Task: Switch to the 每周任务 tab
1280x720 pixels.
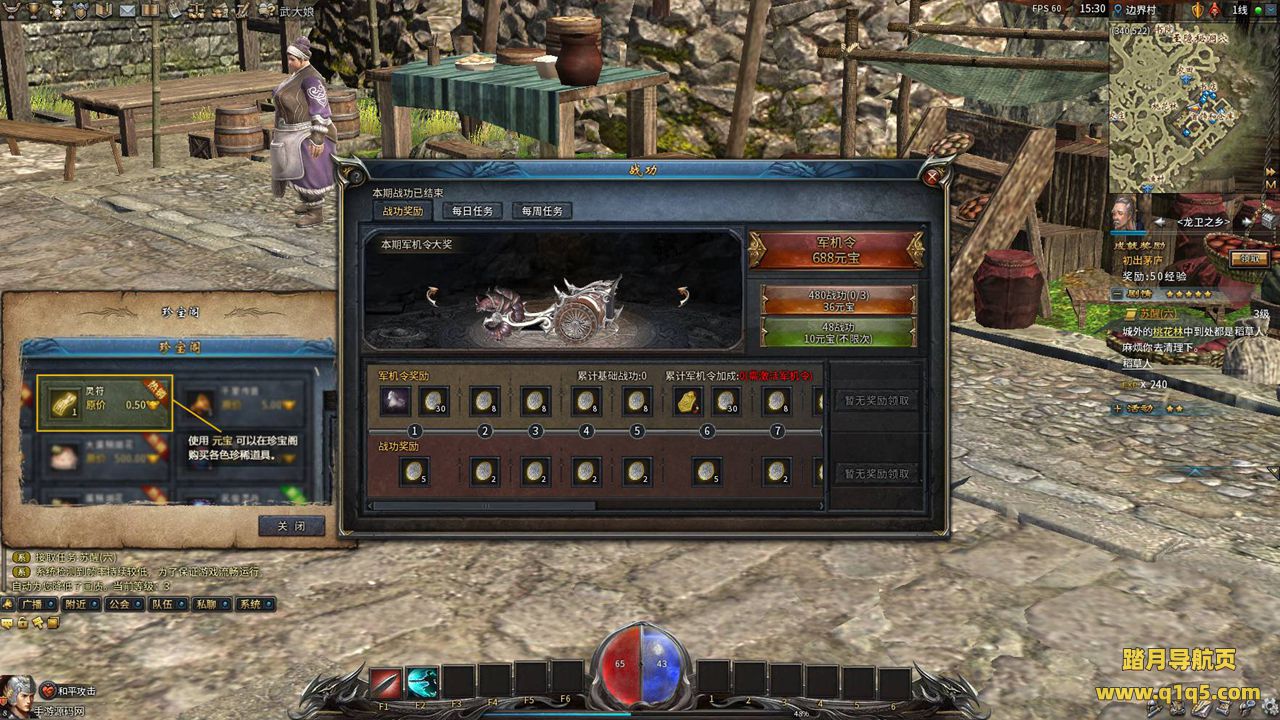Action: coord(542,211)
